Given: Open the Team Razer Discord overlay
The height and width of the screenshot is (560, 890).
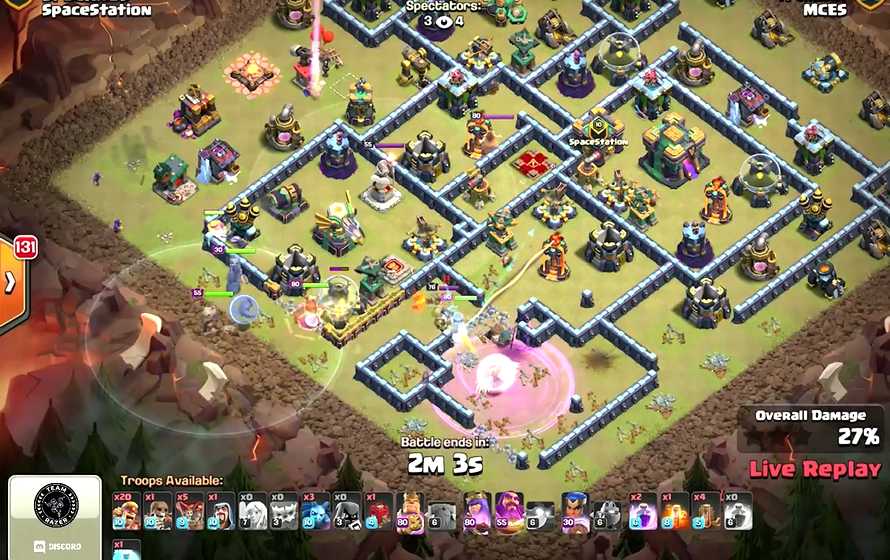Looking at the screenshot, I should pos(55,517).
